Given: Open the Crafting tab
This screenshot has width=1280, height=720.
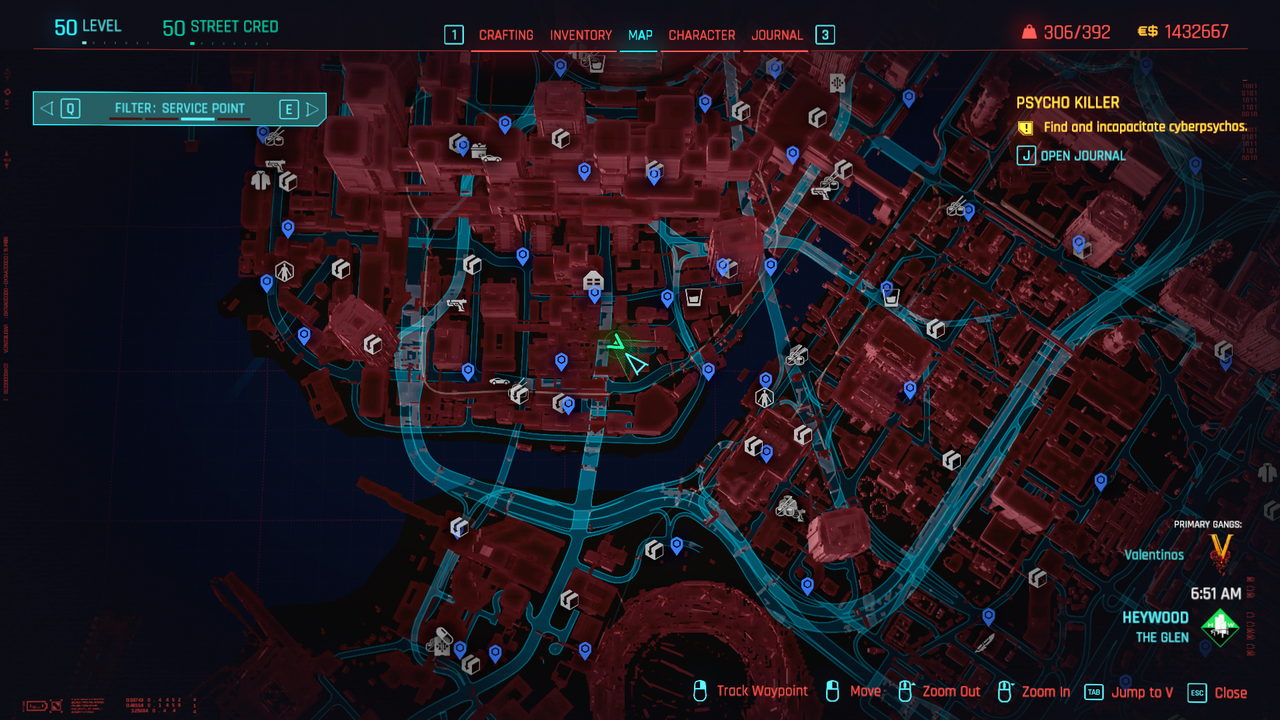Looking at the screenshot, I should 506,35.
